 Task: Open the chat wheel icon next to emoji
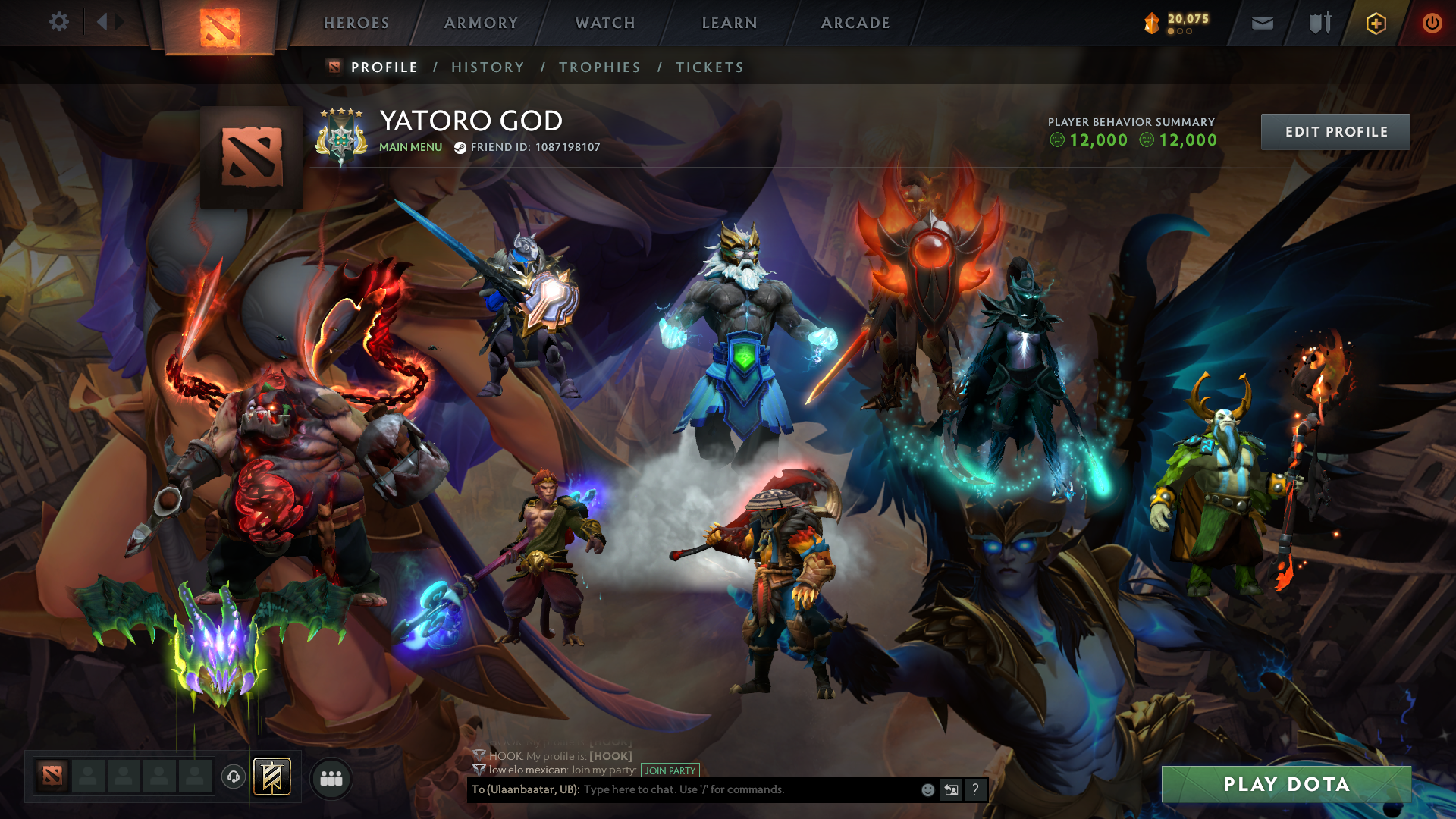(x=952, y=789)
